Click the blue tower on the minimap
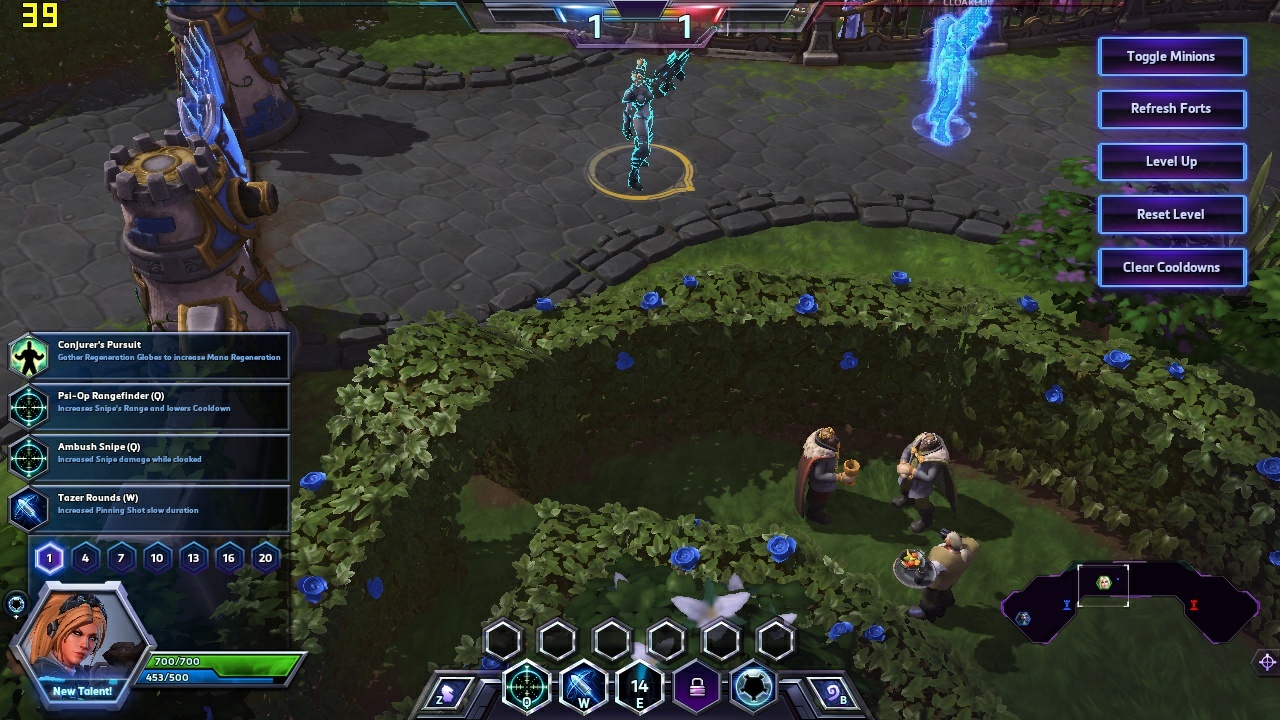Screen dimensions: 1280x720 1066,604
